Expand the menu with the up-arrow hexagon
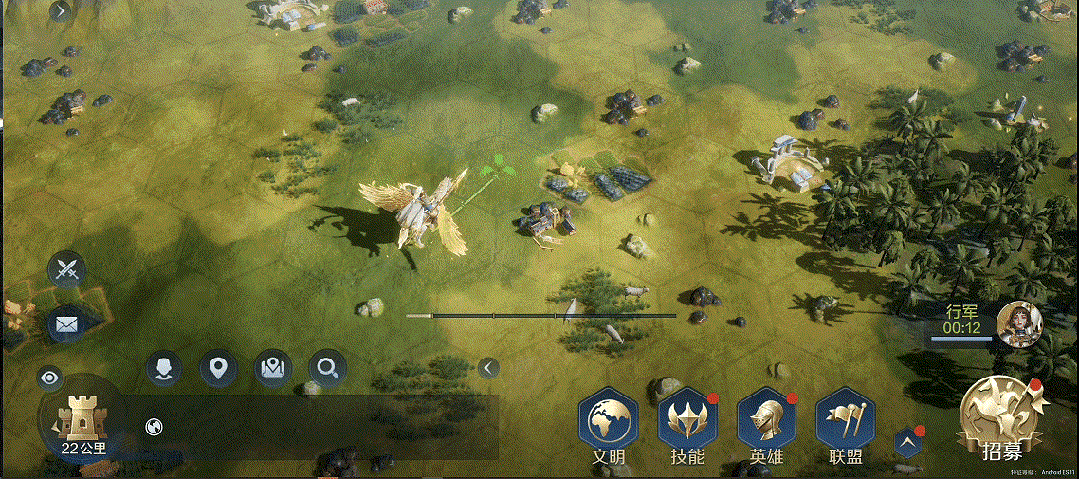This screenshot has width=1079, height=479. click(908, 443)
